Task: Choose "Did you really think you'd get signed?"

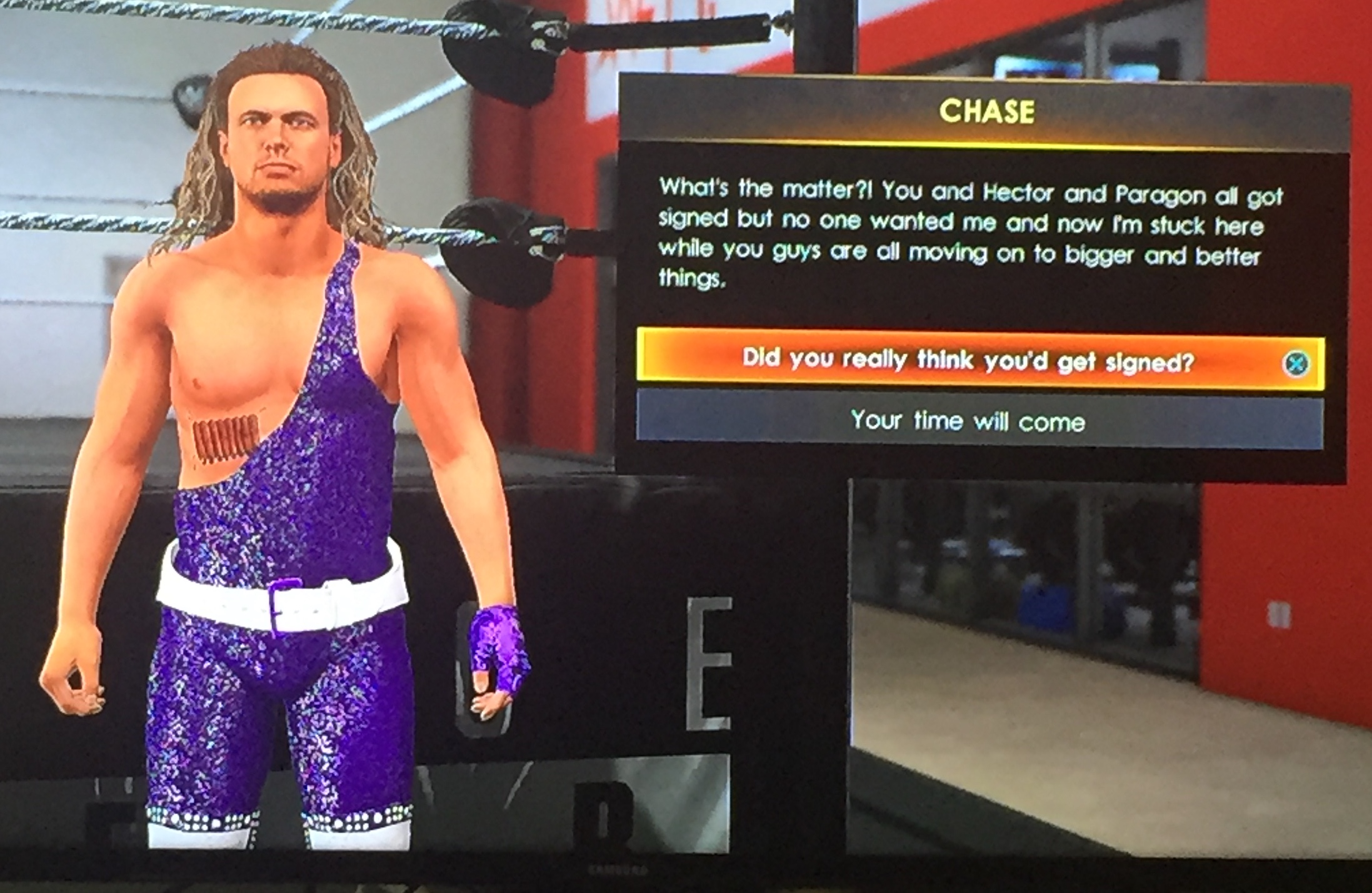Action: (968, 361)
